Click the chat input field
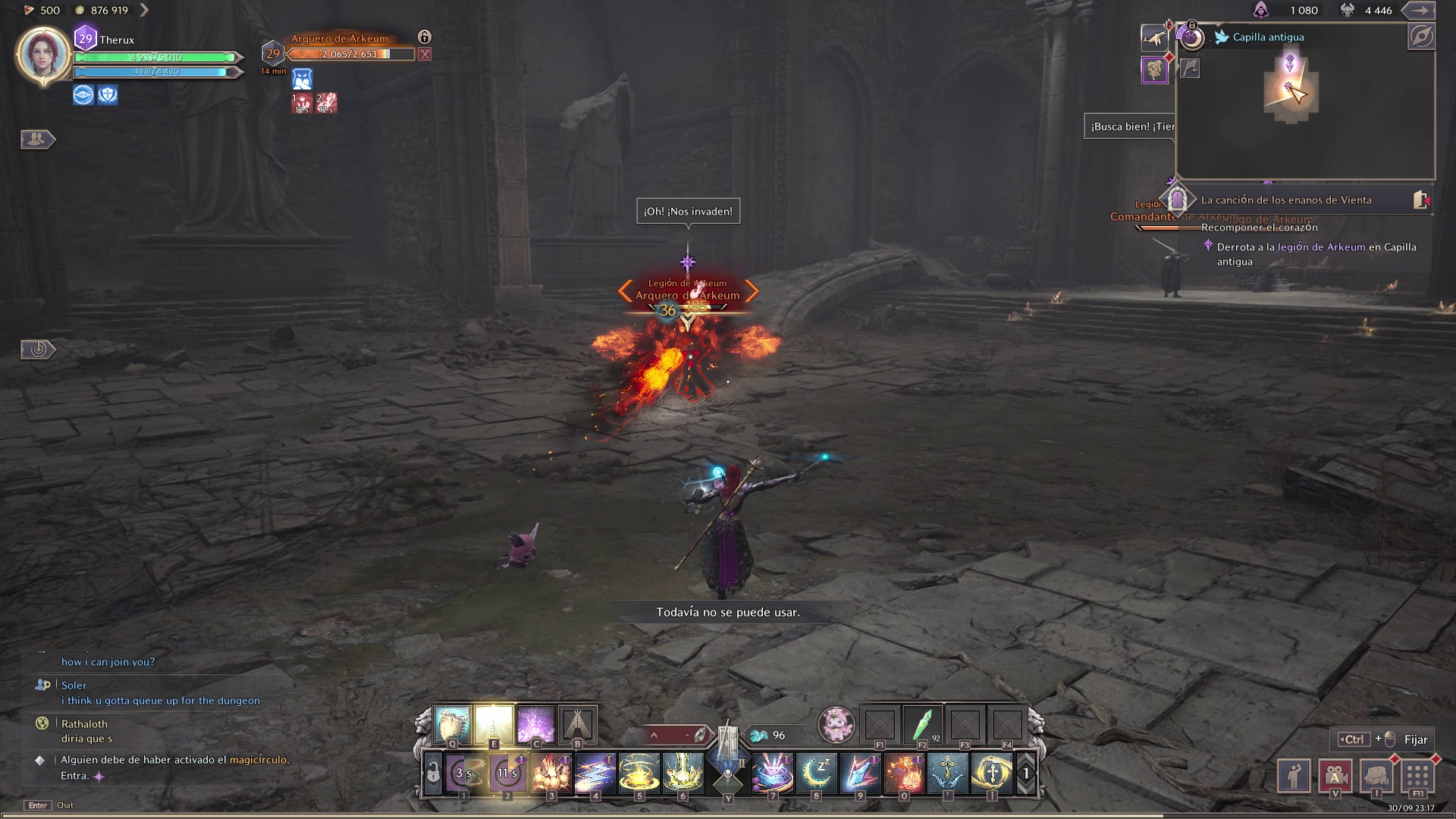The width and height of the screenshot is (1456, 819). [227, 805]
